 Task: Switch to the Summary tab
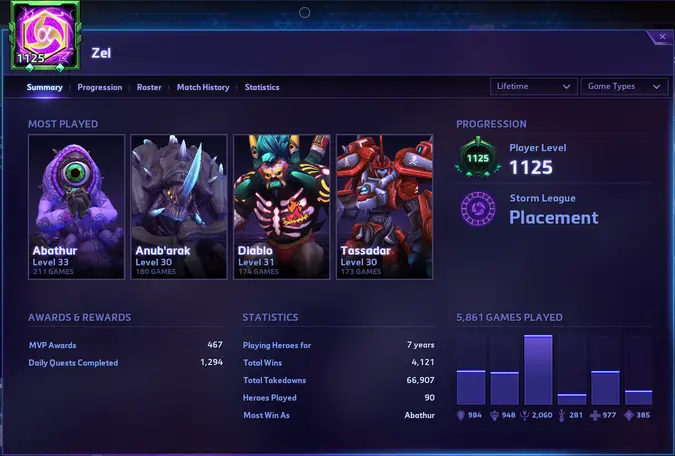click(45, 87)
